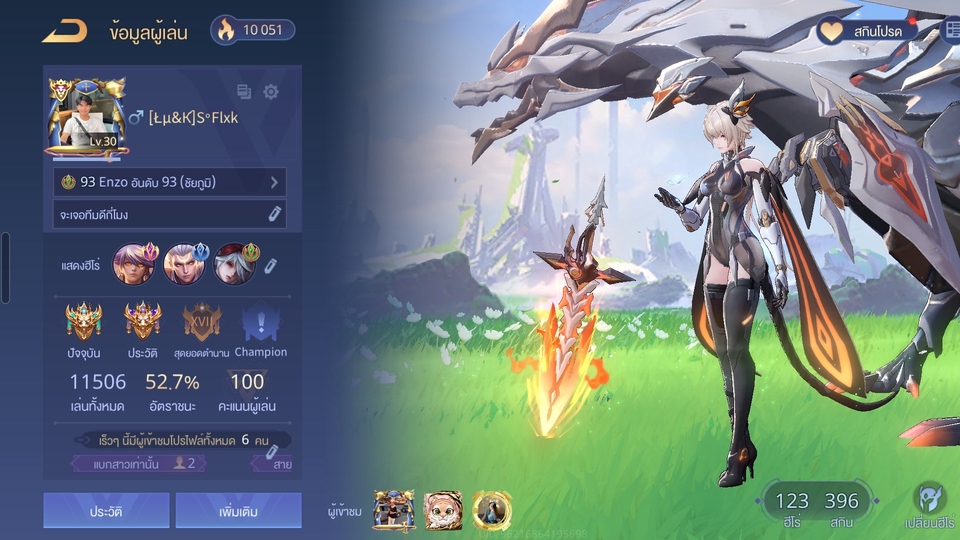Select the first showcased hero portrait
The height and width of the screenshot is (540, 960).
pyautogui.click(x=132, y=264)
